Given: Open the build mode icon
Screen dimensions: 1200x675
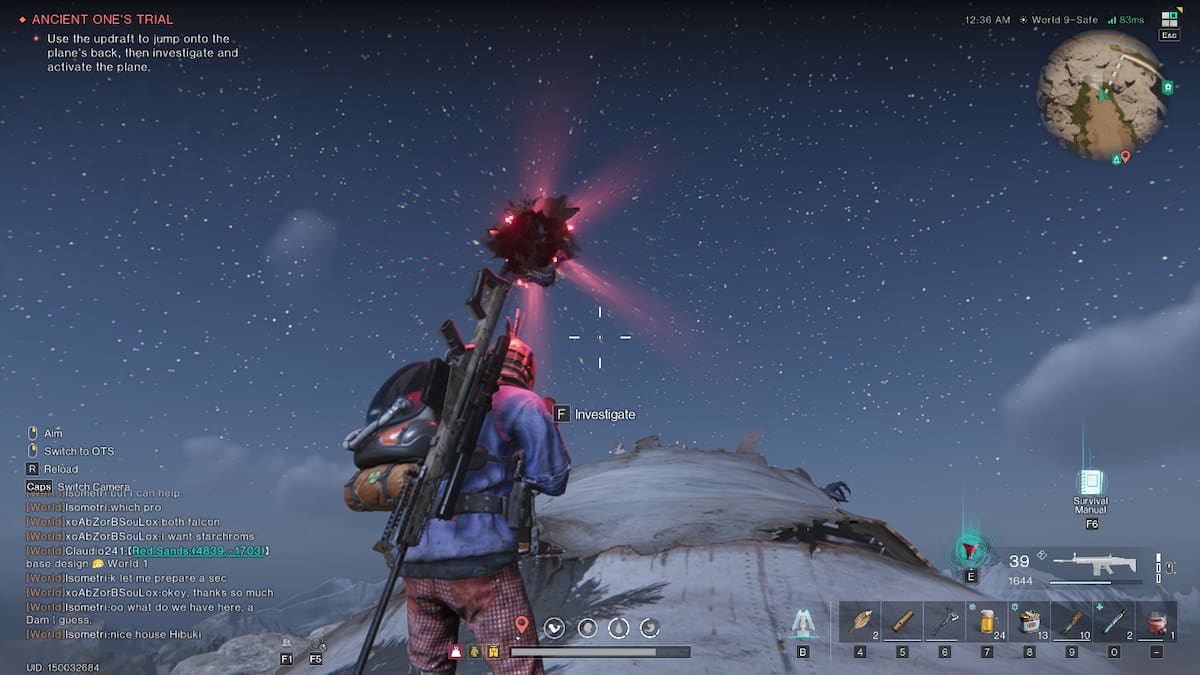Looking at the screenshot, I should click(x=802, y=623).
